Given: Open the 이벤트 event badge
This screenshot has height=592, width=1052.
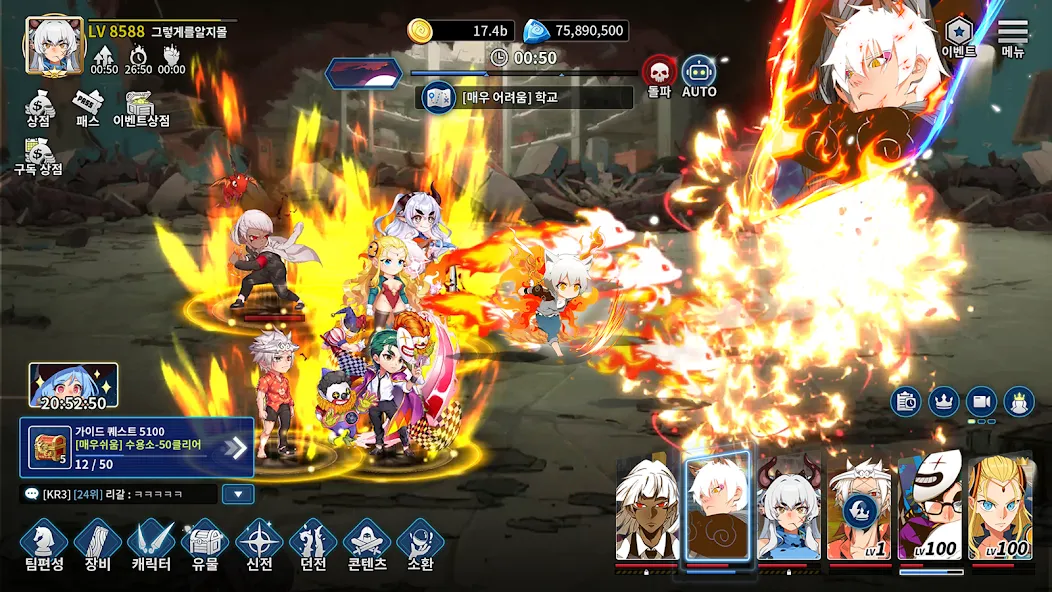Looking at the screenshot, I should point(958,38).
